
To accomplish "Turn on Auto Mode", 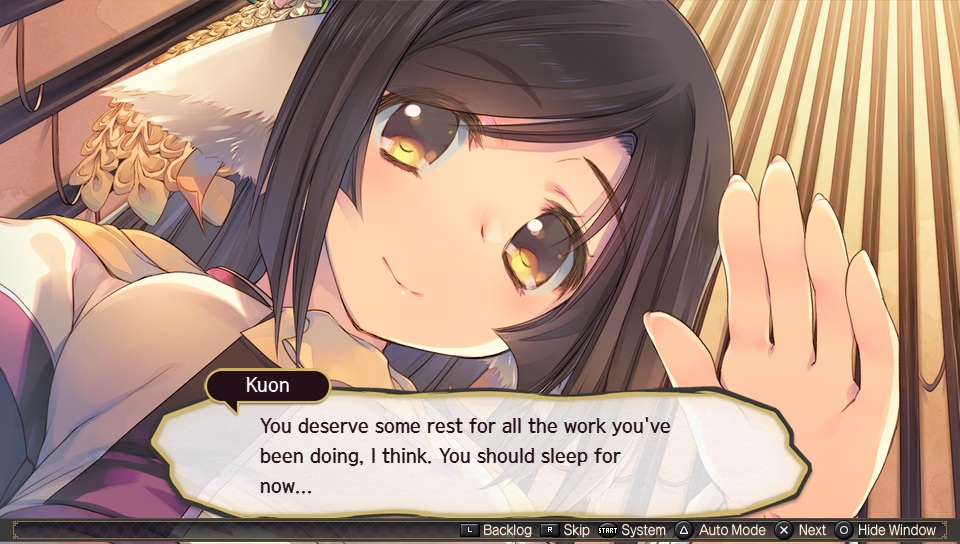I will [x=722, y=530].
